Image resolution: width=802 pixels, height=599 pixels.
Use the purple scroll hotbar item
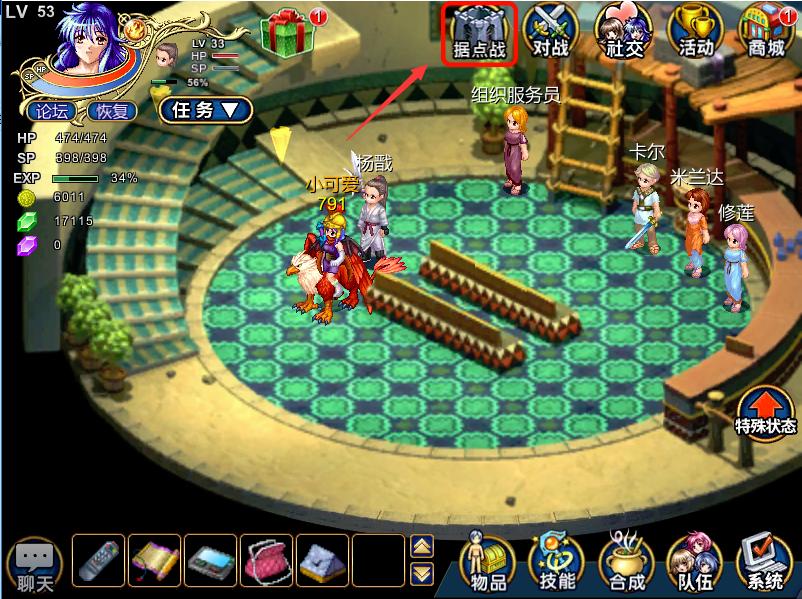tap(155, 560)
